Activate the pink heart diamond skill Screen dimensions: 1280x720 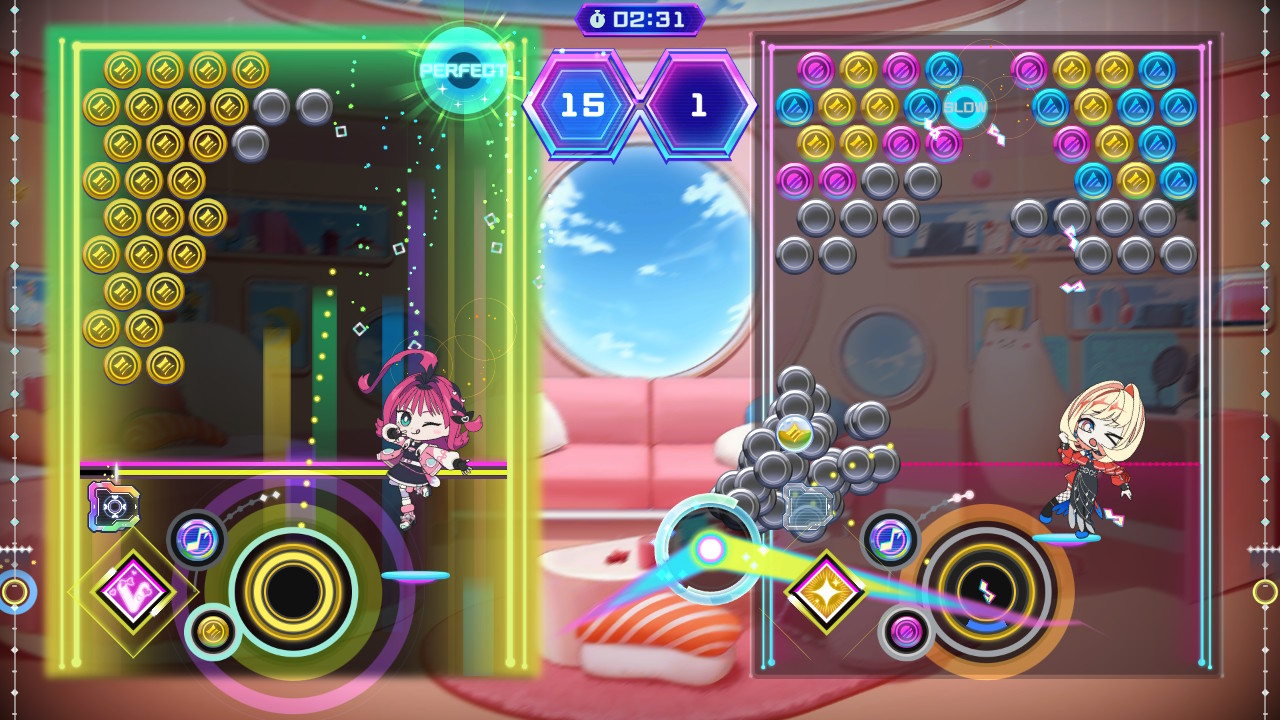(x=133, y=591)
